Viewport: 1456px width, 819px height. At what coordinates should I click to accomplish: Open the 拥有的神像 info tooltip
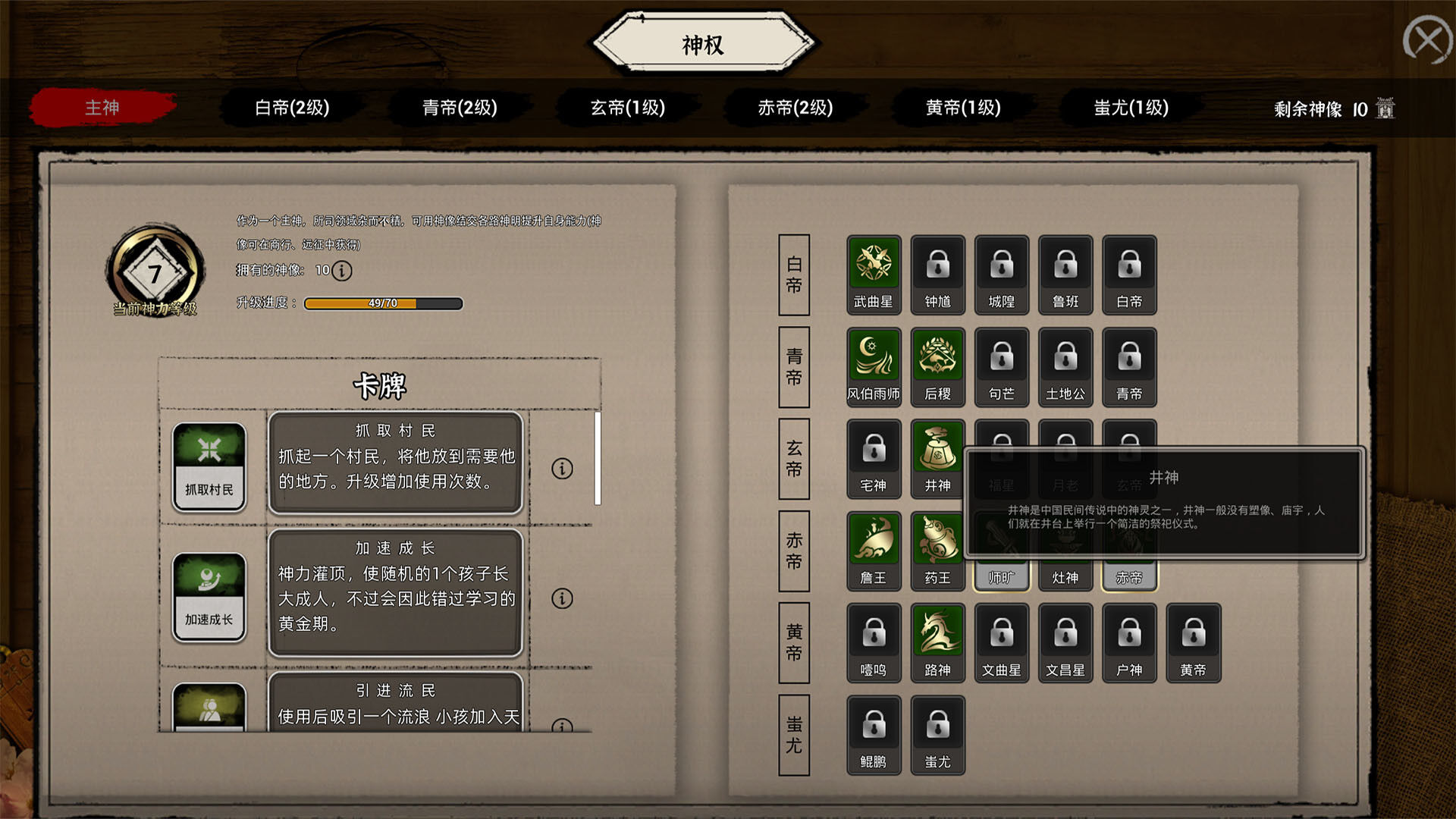(341, 270)
